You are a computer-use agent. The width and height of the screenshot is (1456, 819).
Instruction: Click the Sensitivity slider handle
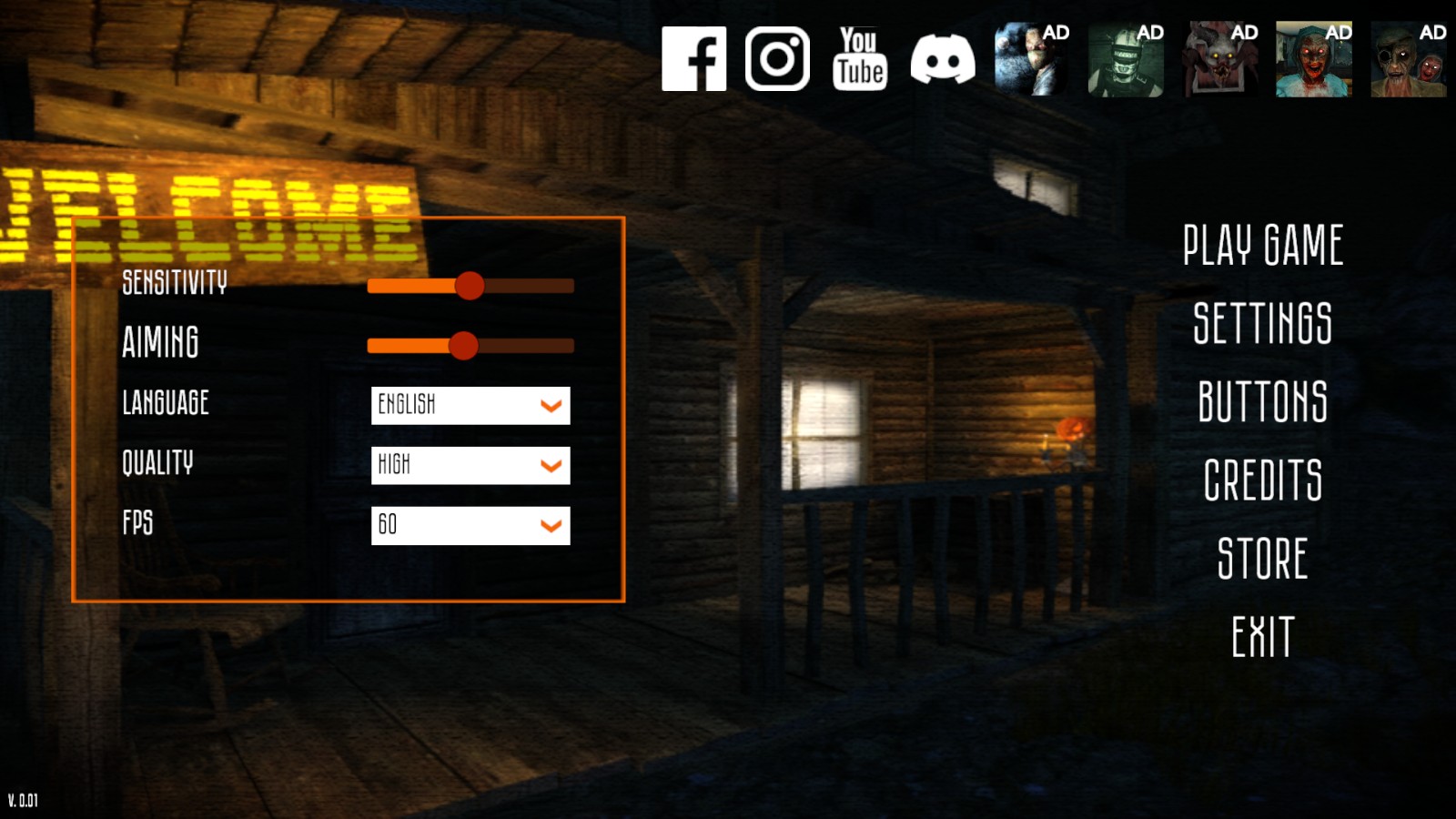tap(470, 286)
